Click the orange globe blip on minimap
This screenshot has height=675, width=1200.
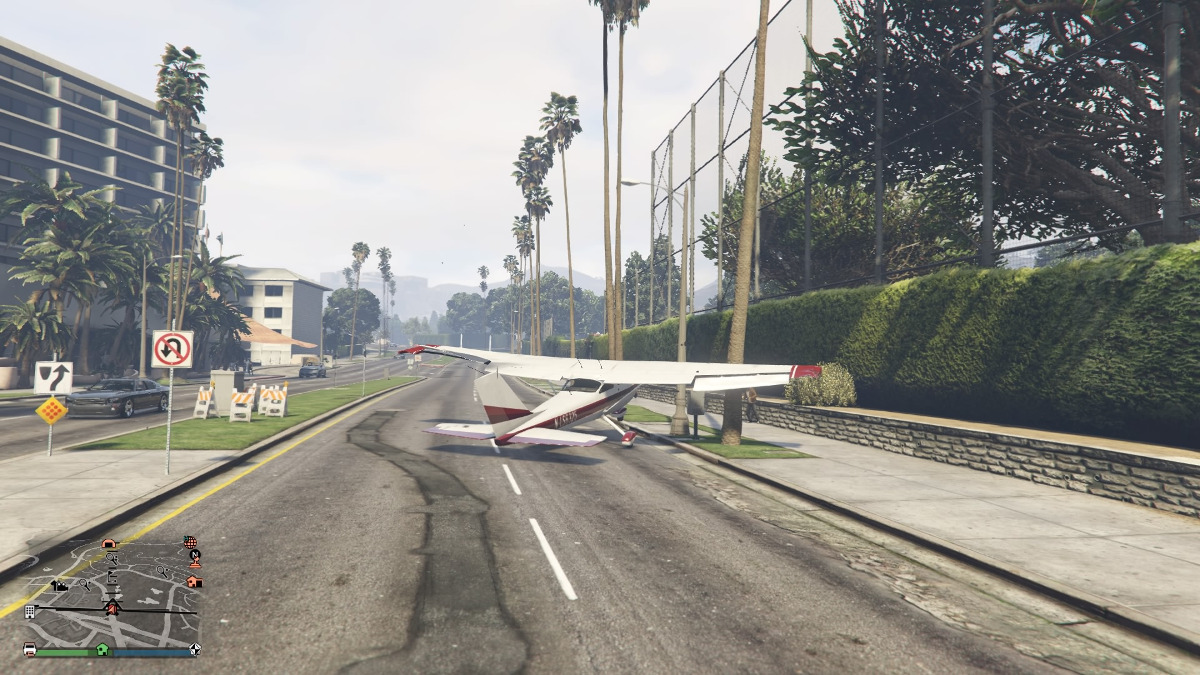[x=190, y=542]
